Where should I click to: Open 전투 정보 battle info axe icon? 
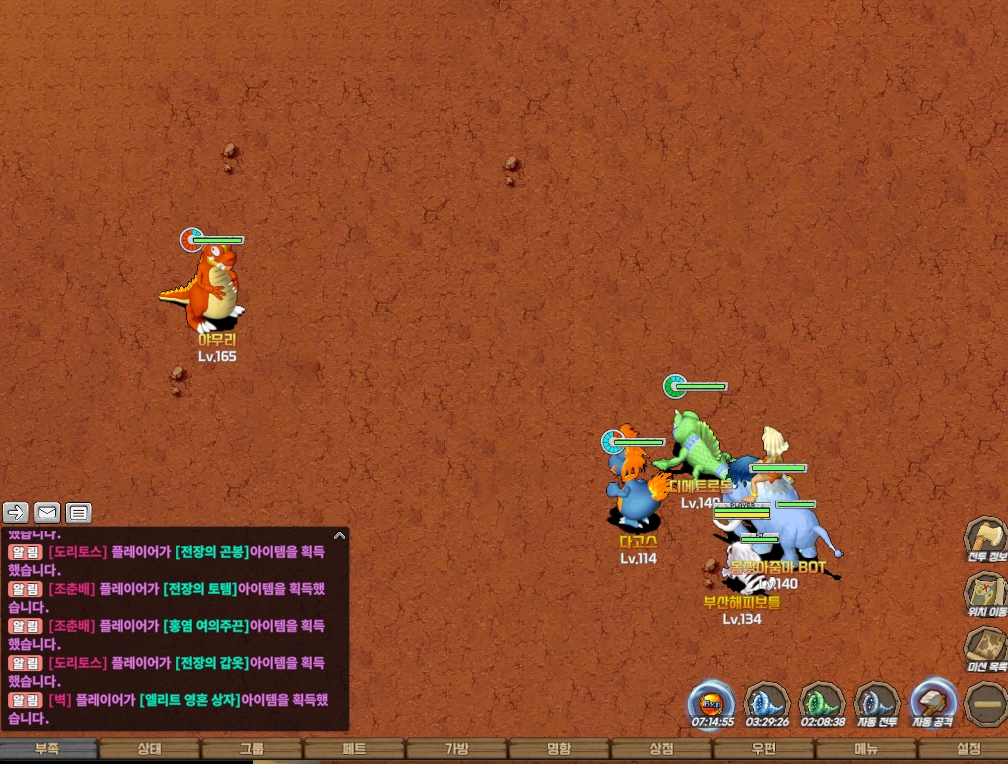(x=986, y=538)
